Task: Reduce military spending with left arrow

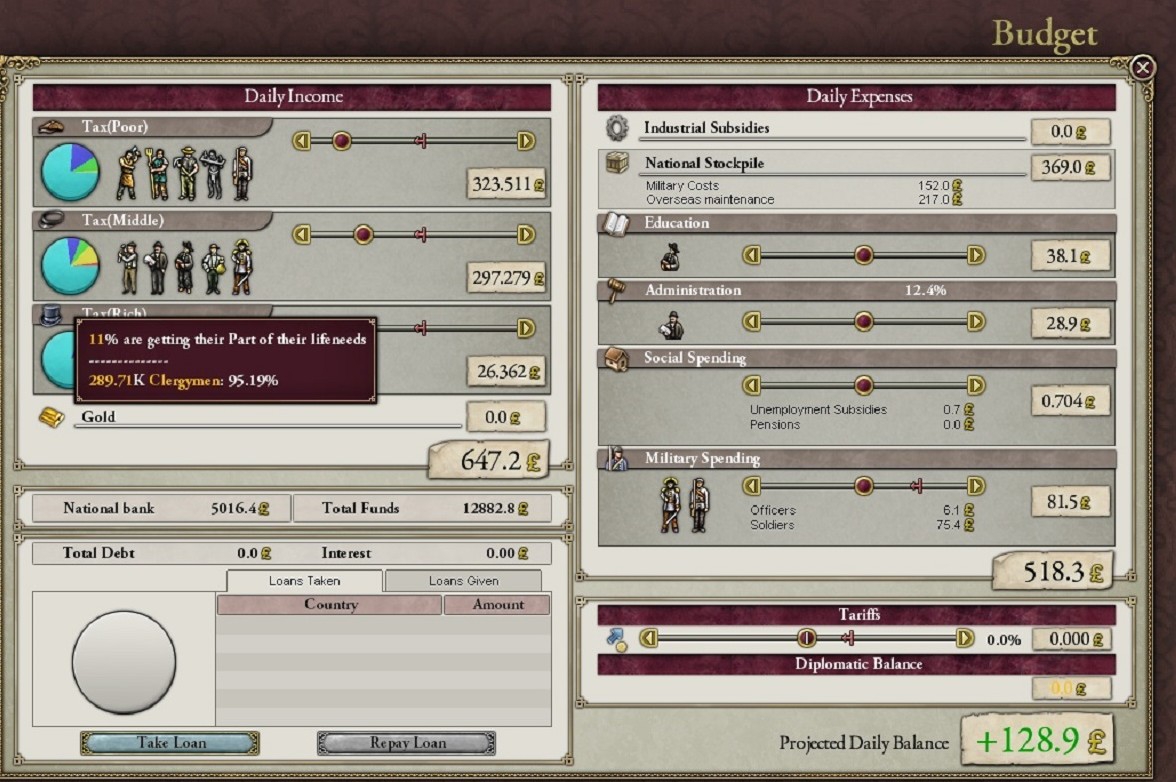Action: 752,486
